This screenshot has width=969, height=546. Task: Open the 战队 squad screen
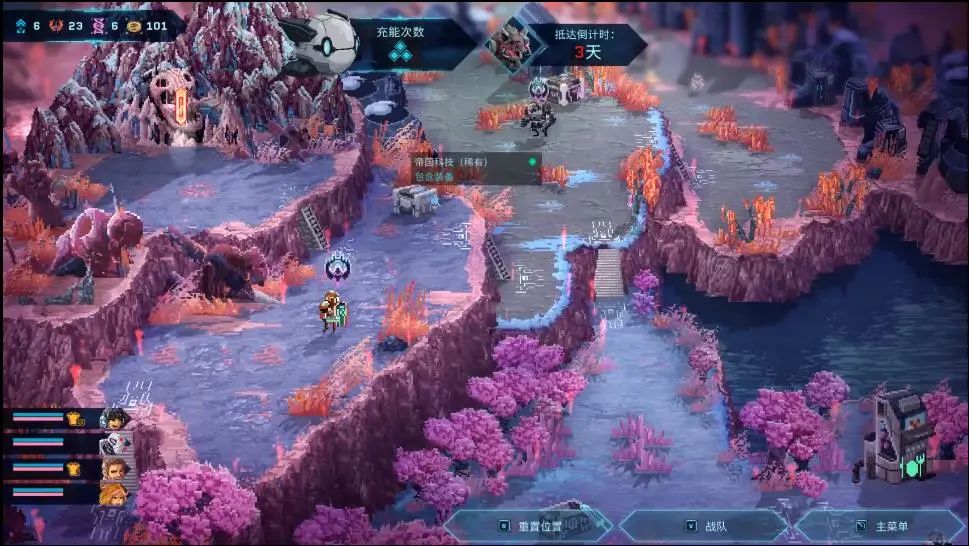tap(704, 526)
